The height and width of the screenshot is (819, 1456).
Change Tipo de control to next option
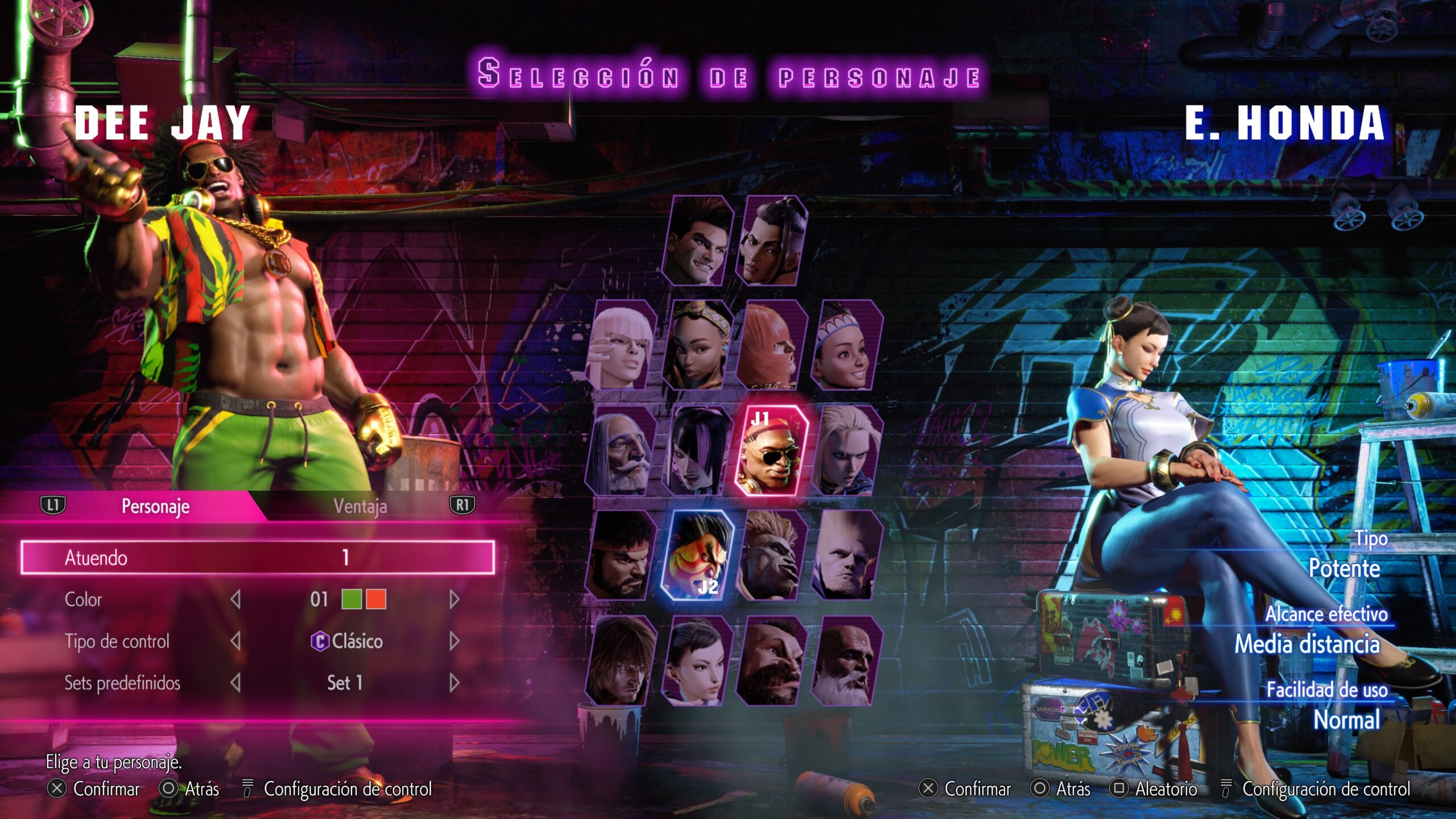click(x=454, y=641)
